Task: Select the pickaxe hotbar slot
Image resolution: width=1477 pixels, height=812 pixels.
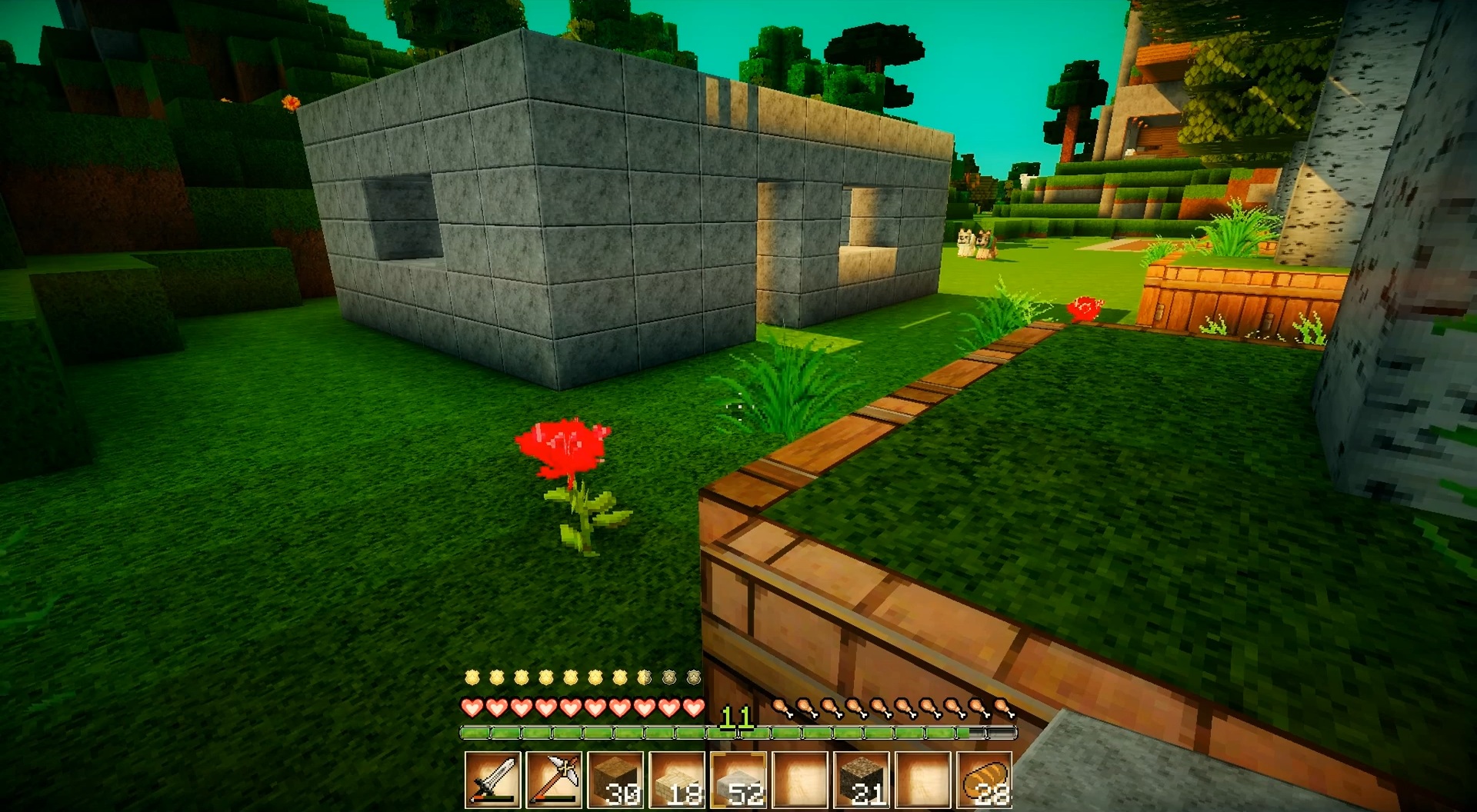Action: tap(555, 780)
